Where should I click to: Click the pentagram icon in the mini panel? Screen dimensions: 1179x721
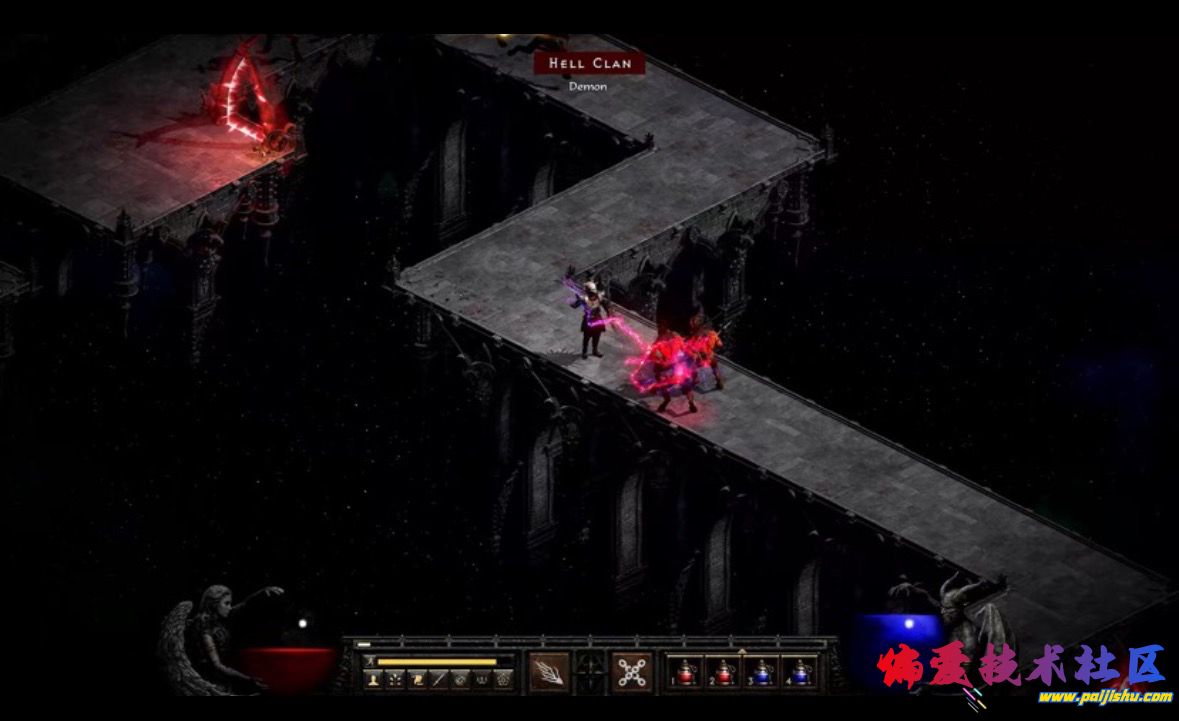point(502,679)
